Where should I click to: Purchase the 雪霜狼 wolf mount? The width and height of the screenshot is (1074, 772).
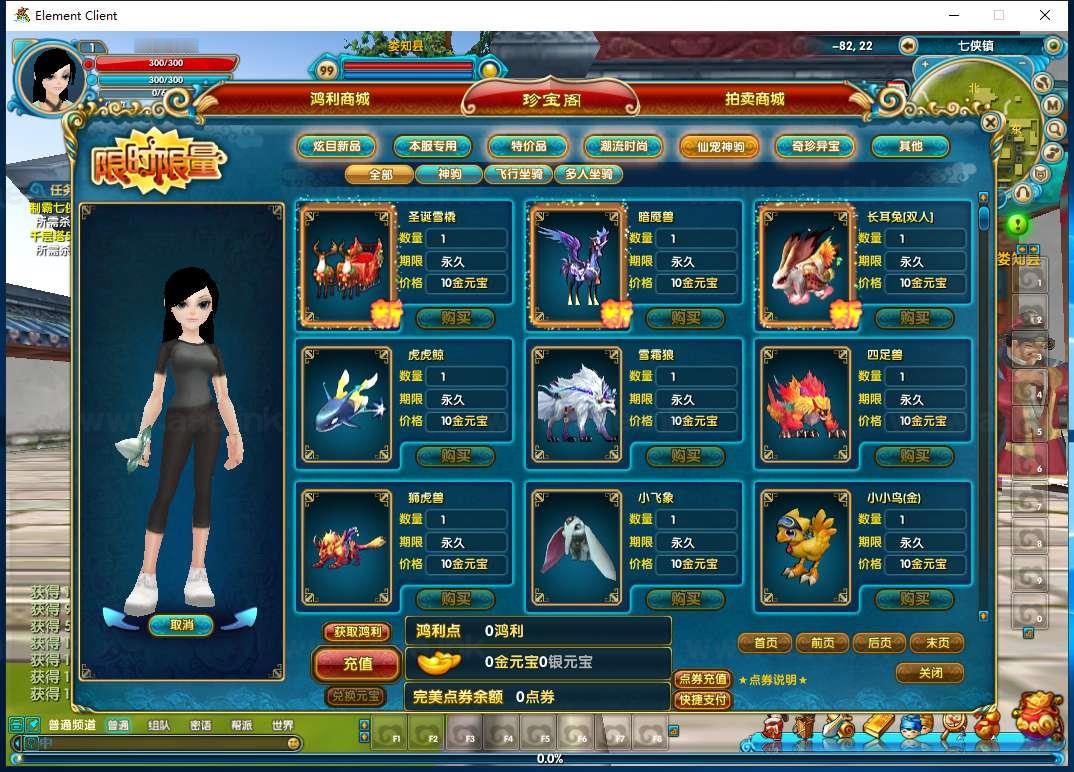[685, 456]
